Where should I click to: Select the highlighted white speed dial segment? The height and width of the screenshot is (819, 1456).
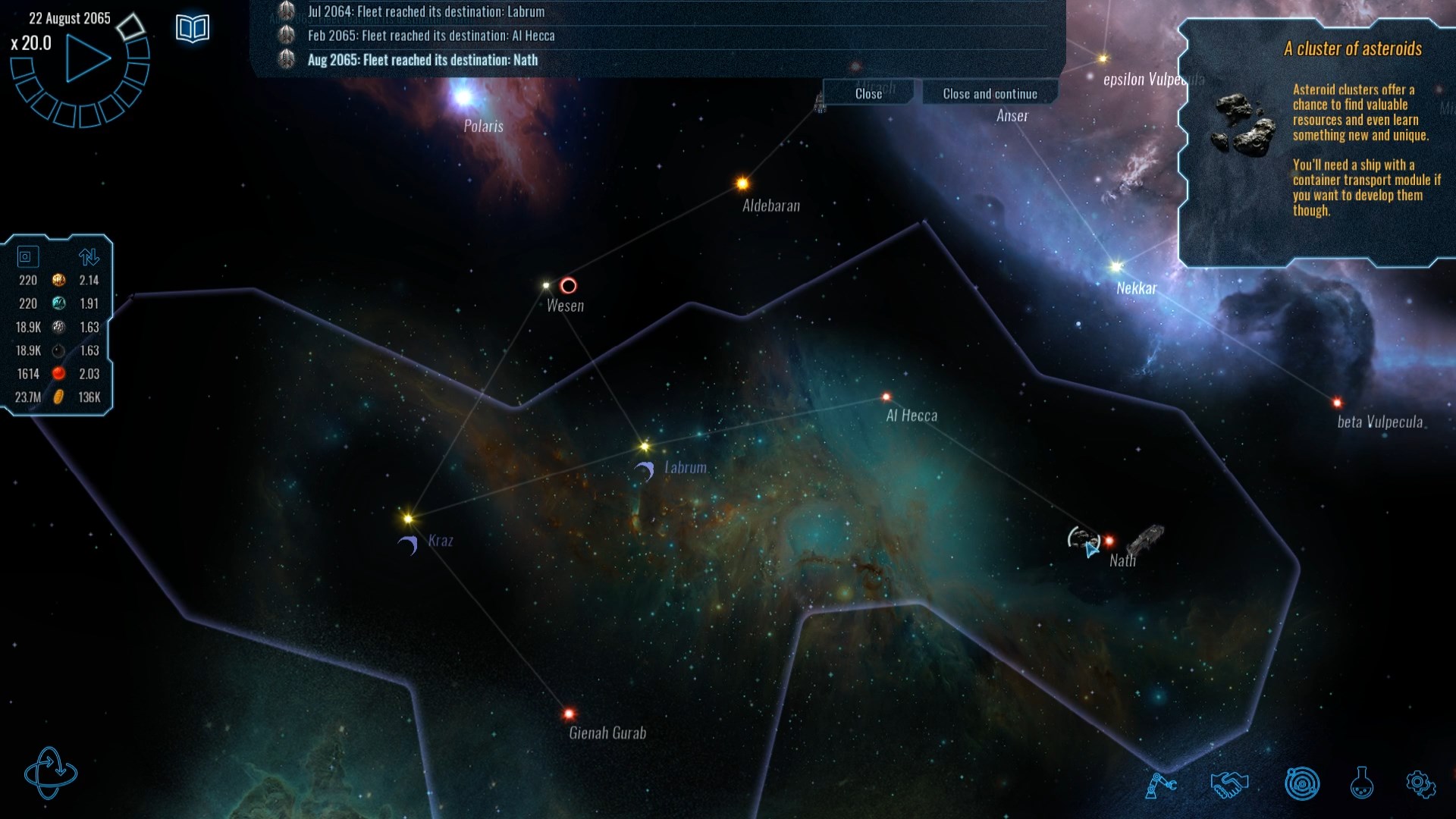[130, 26]
